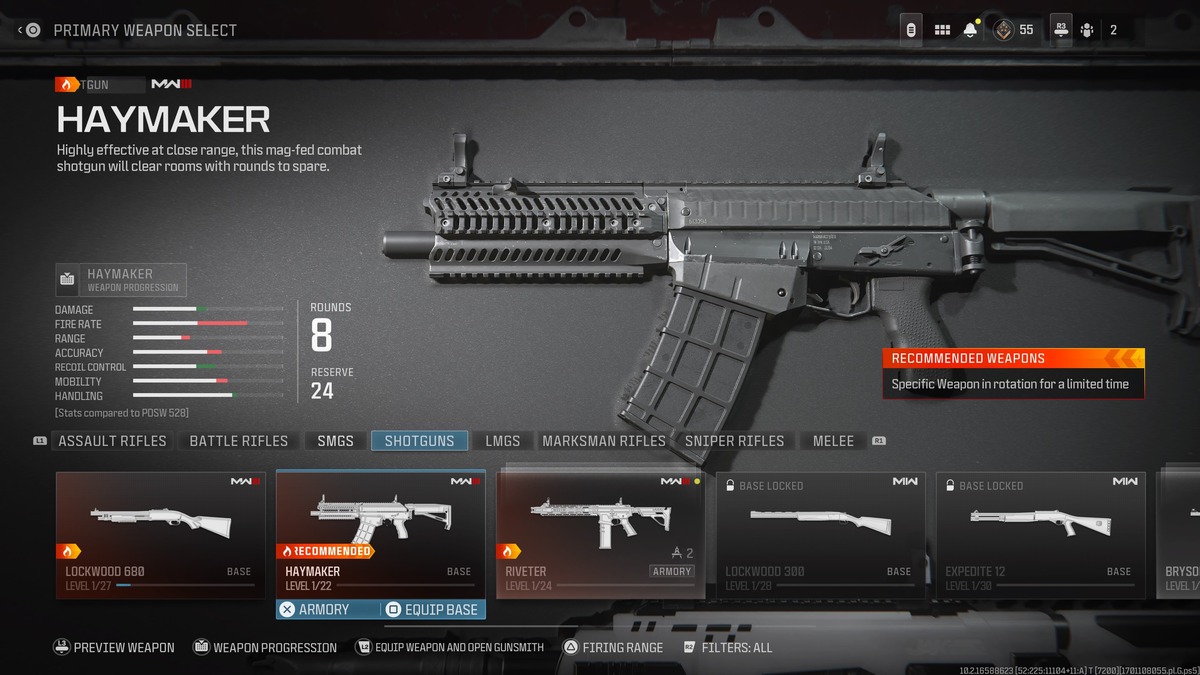The height and width of the screenshot is (675, 1200).
Task: Select the locked Lockwood 300 card
Action: point(820,535)
